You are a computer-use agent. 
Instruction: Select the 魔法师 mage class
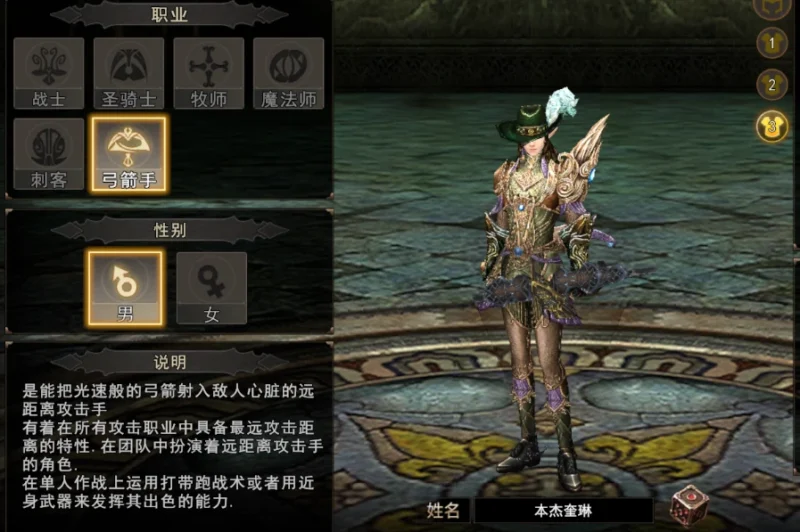[x=289, y=73]
